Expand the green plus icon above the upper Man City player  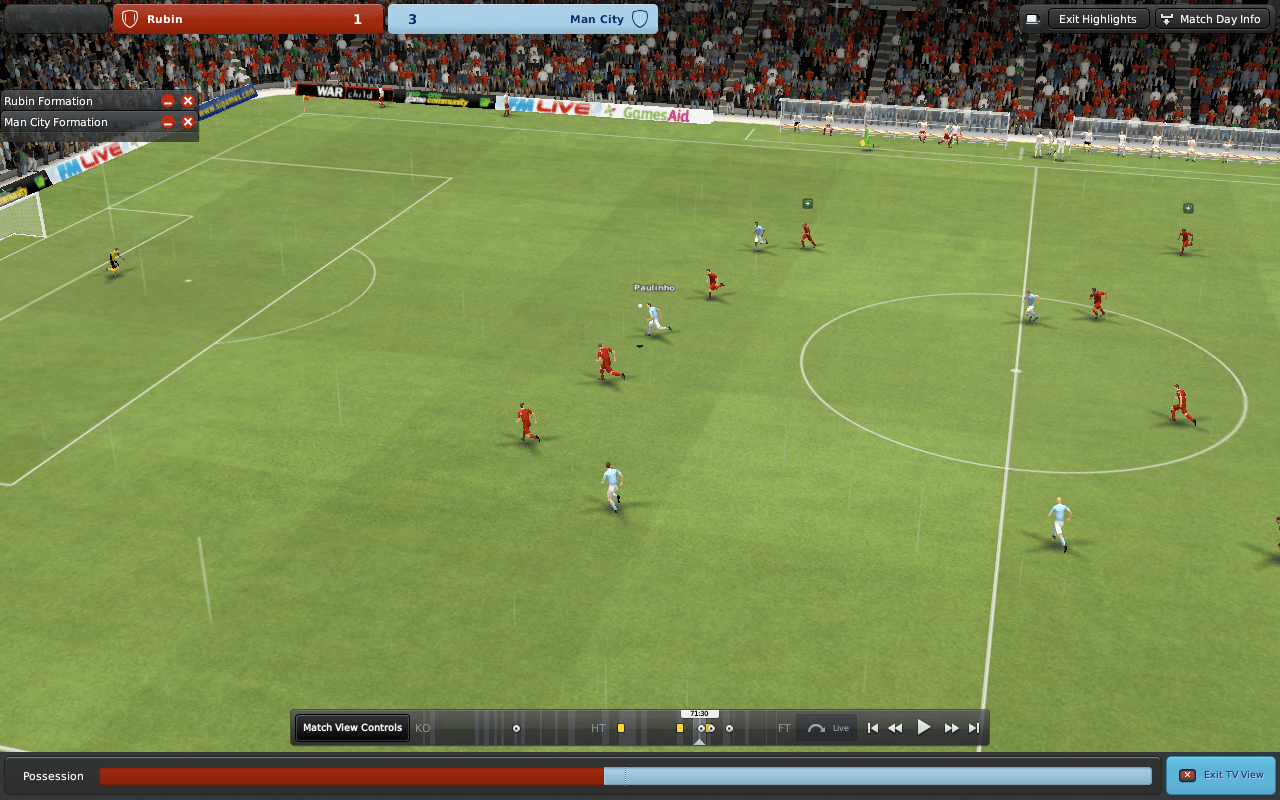click(806, 202)
